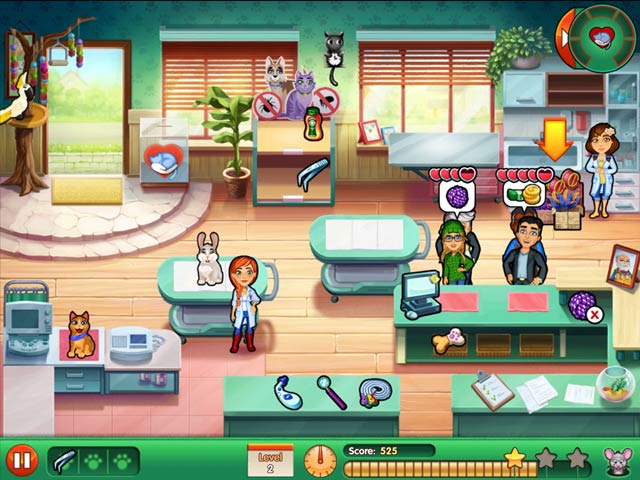640x480 pixels.
Task: Select the tweezers in the tray slot
Action: 63,461
